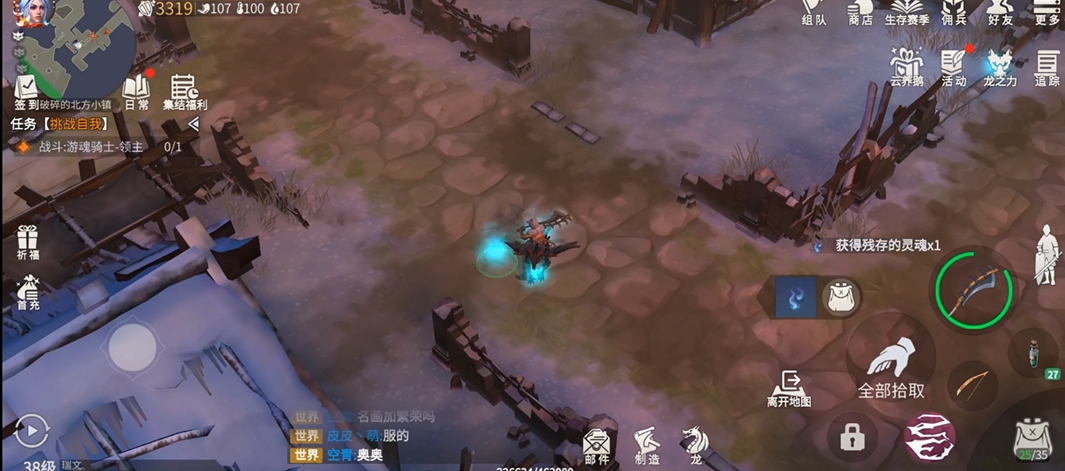Open the 活动 events icon

[954, 67]
